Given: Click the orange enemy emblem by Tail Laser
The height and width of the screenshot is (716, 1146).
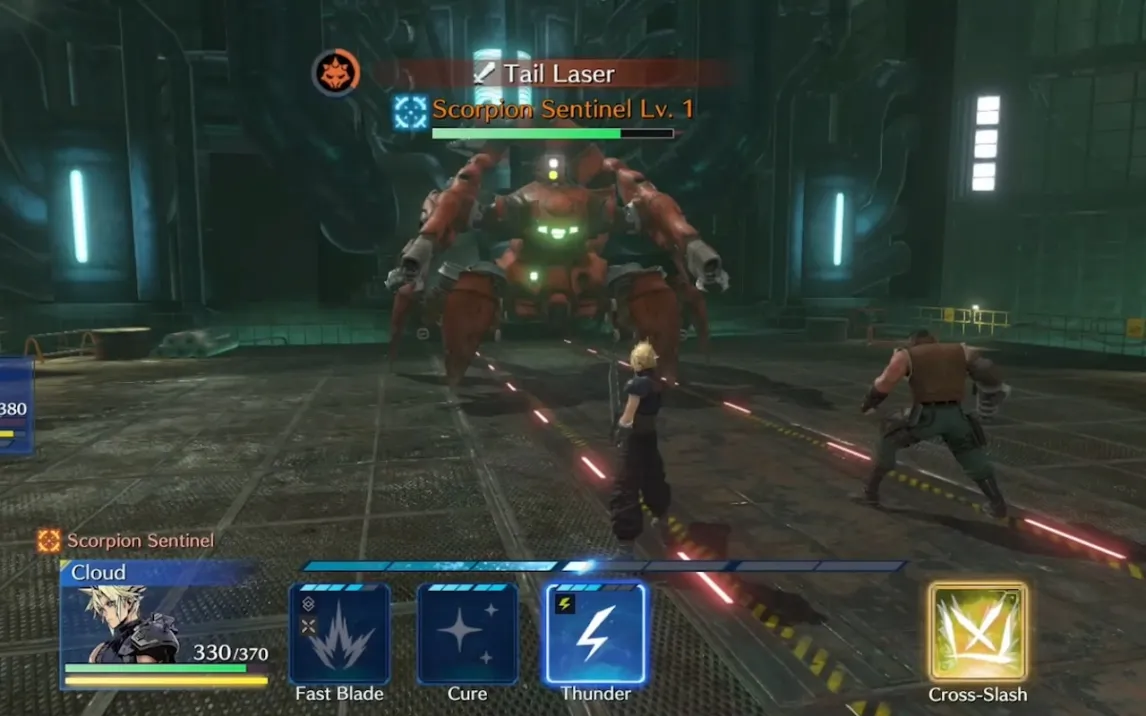Looking at the screenshot, I should point(336,73).
